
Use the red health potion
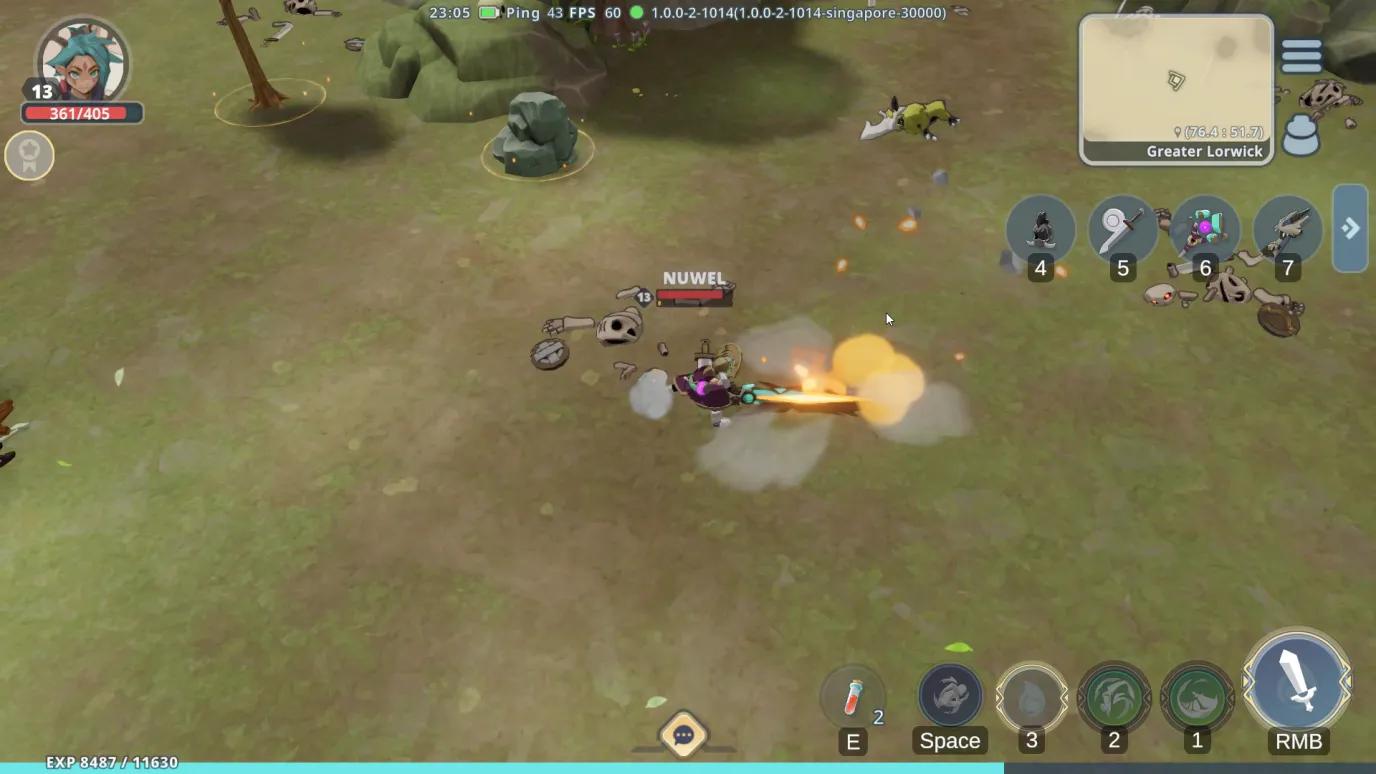[x=853, y=696]
